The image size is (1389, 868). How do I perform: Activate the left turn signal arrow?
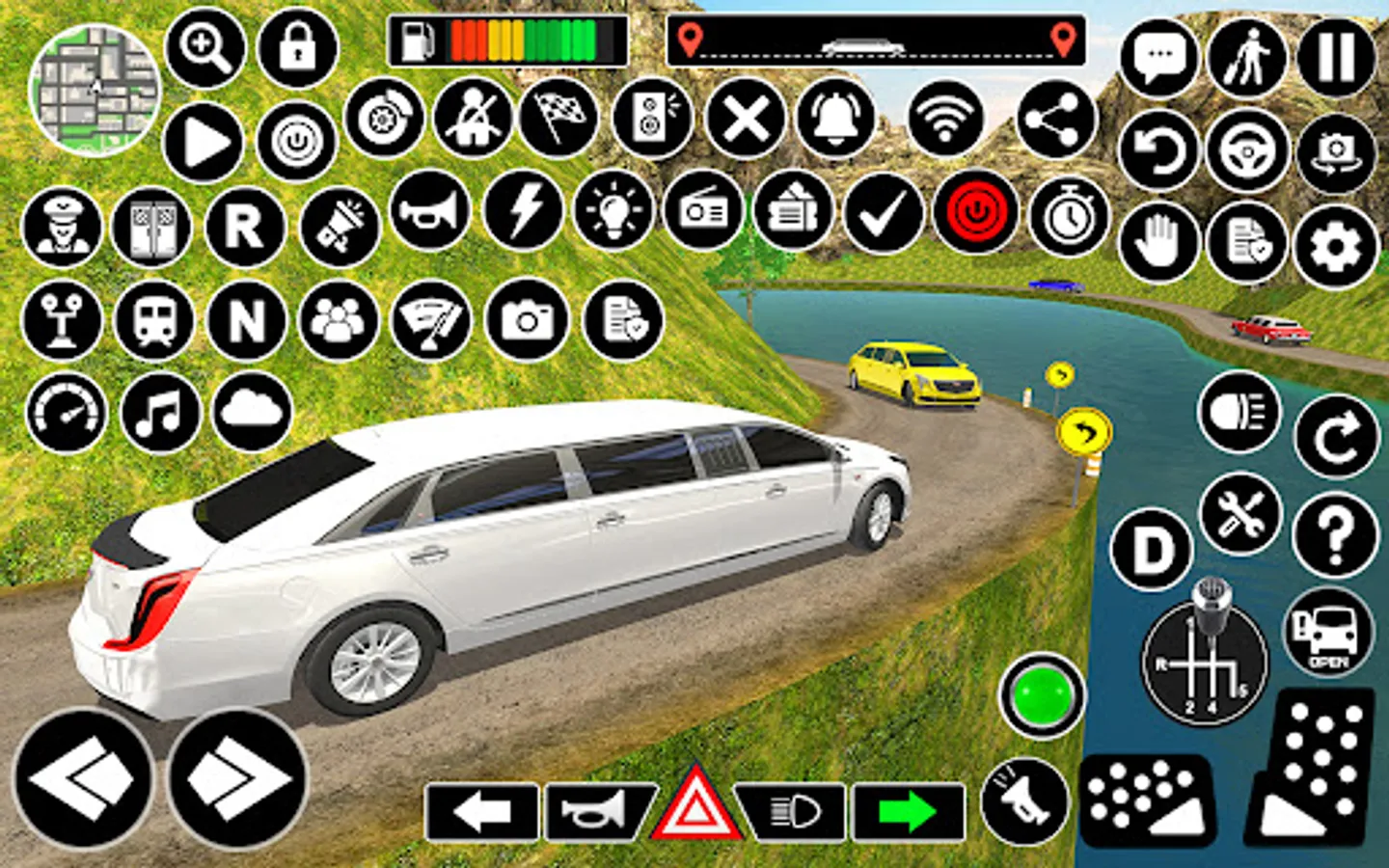tap(481, 812)
